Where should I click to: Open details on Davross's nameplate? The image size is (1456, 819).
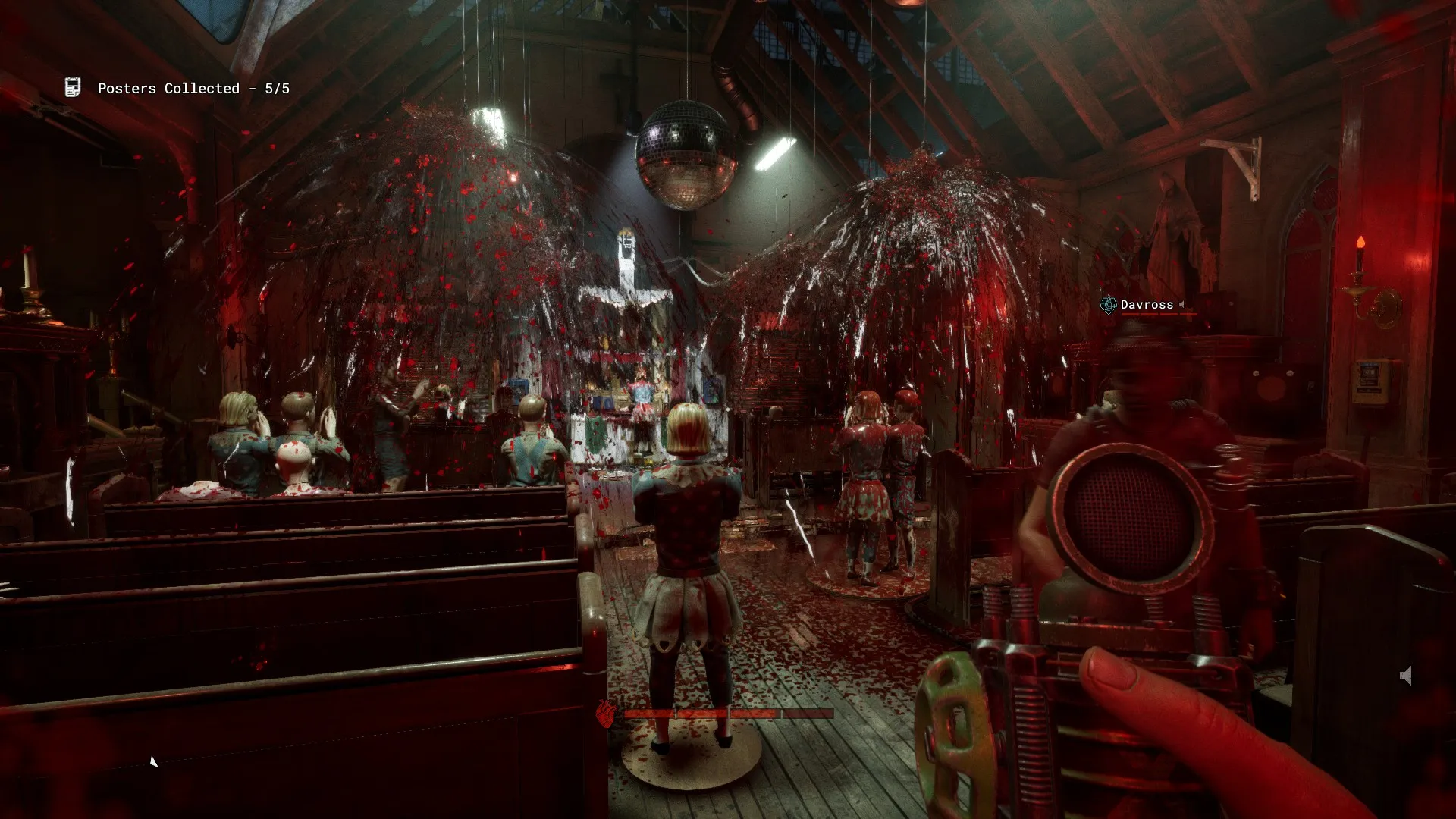click(1147, 303)
